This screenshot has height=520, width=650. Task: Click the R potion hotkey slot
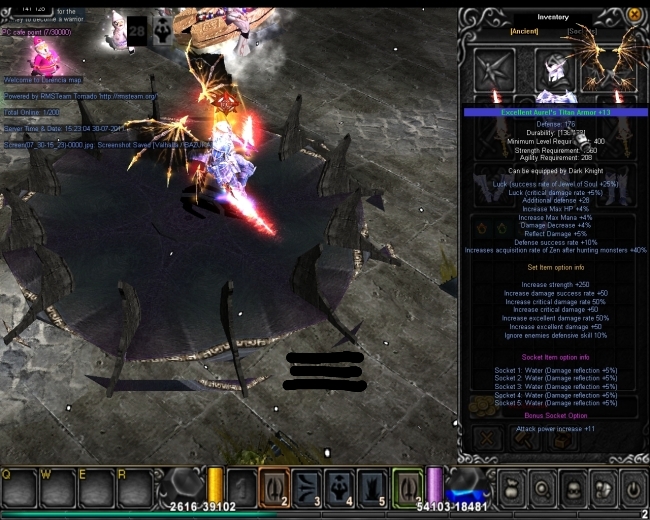134,488
